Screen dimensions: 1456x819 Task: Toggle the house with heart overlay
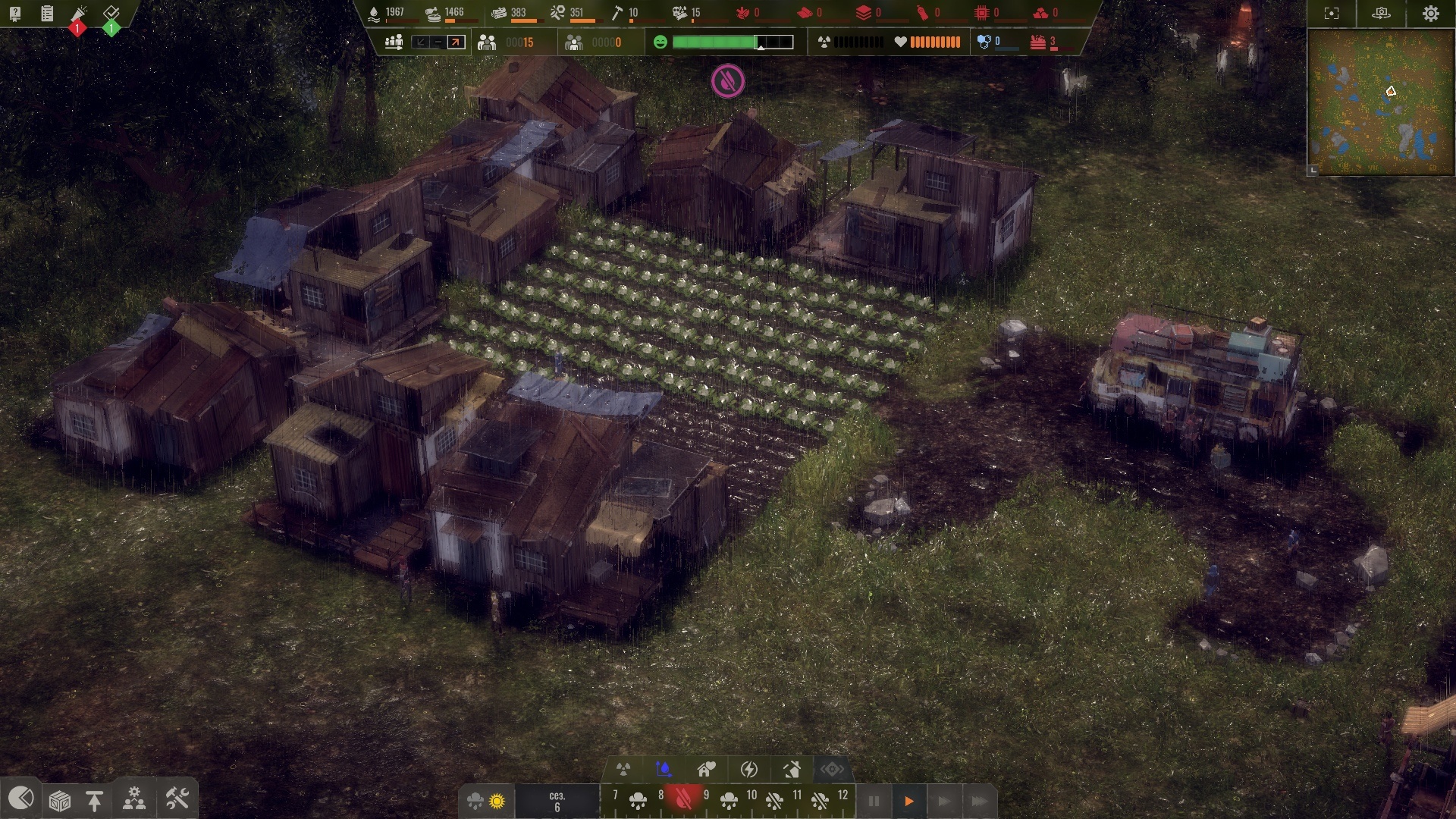coord(707,770)
